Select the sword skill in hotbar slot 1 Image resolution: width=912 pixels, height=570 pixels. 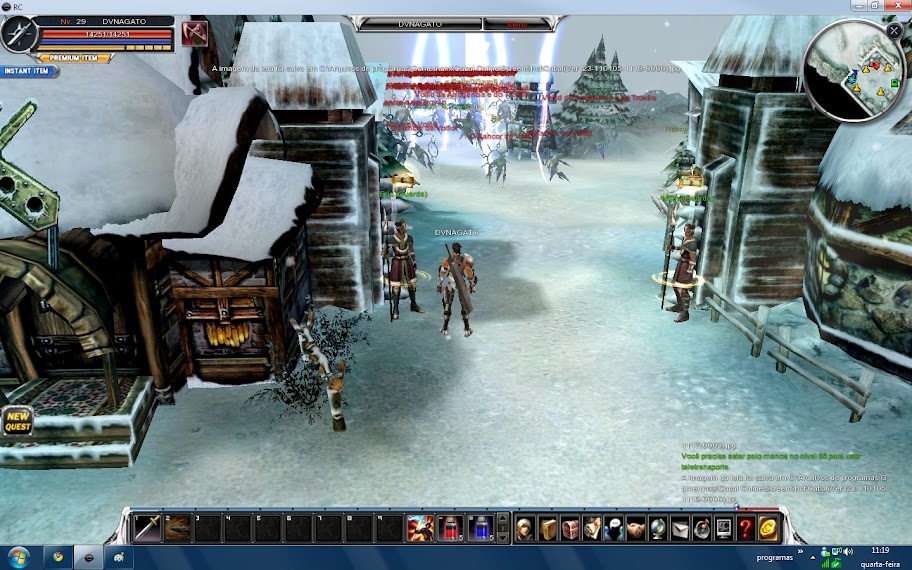click(x=148, y=527)
